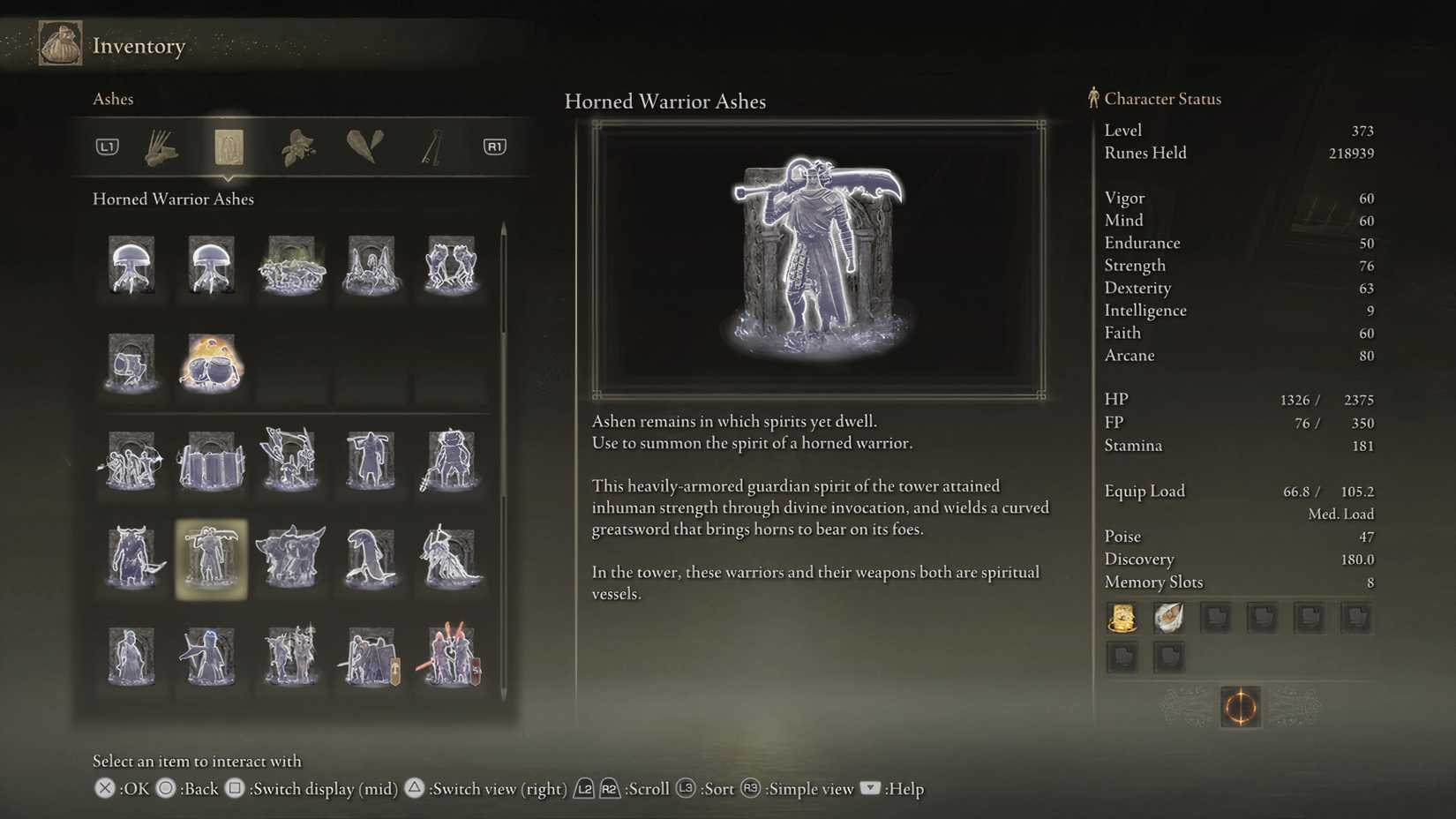Select the glowing pot spirit ashes icon
Image resolution: width=1456 pixels, height=819 pixels.
[210, 364]
